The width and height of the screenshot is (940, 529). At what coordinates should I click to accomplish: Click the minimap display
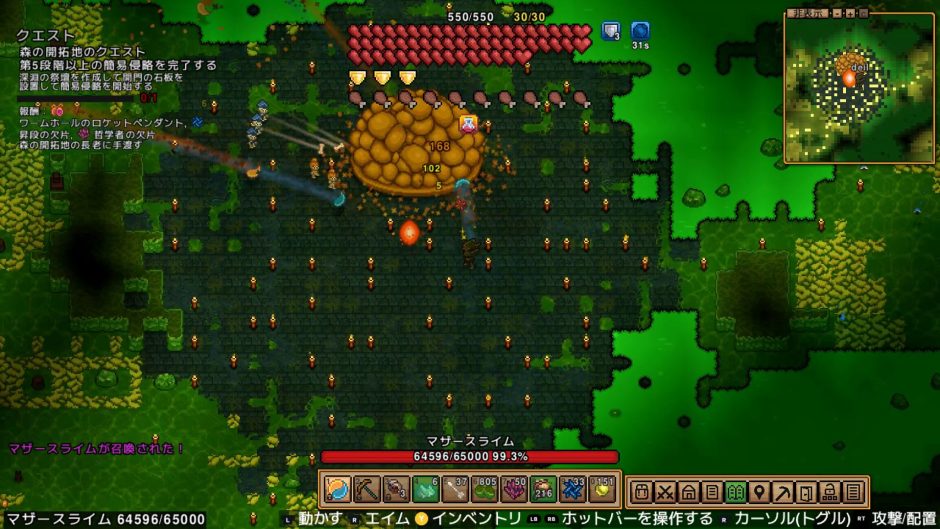[x=859, y=88]
